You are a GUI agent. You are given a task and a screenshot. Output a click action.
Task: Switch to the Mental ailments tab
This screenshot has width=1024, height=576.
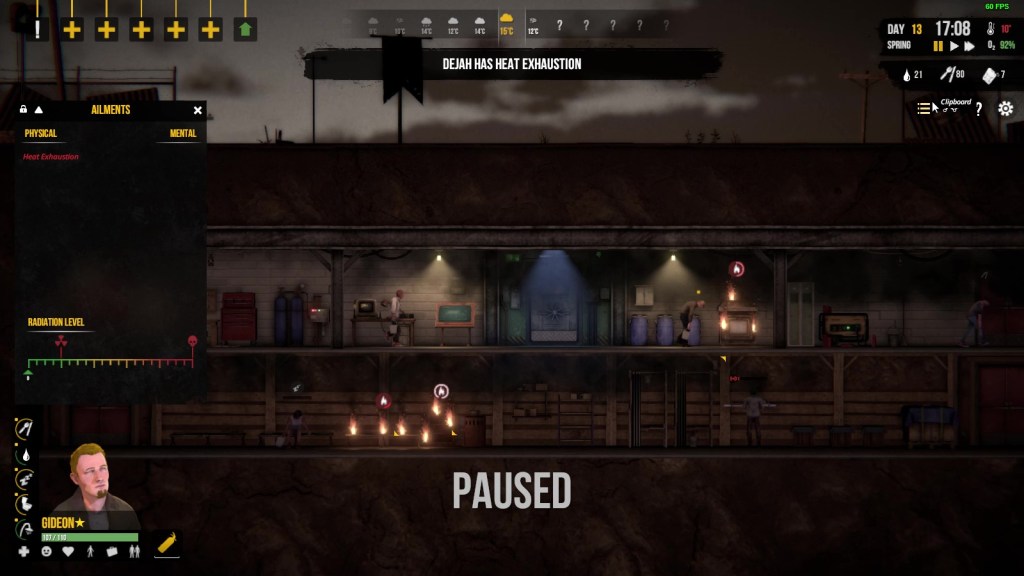tap(183, 133)
